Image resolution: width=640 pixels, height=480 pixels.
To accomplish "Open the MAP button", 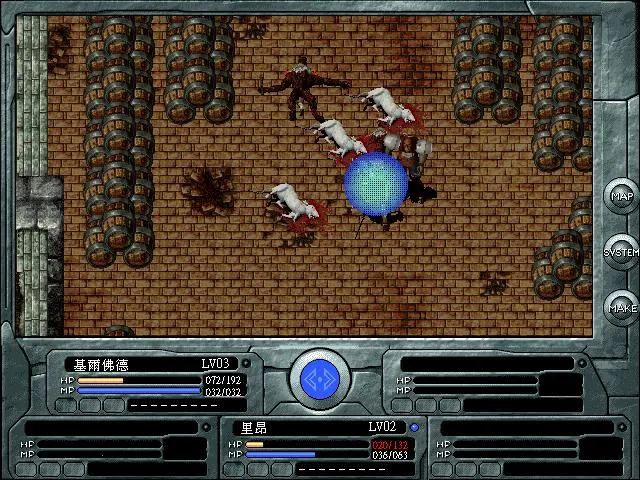I will [x=621, y=196].
